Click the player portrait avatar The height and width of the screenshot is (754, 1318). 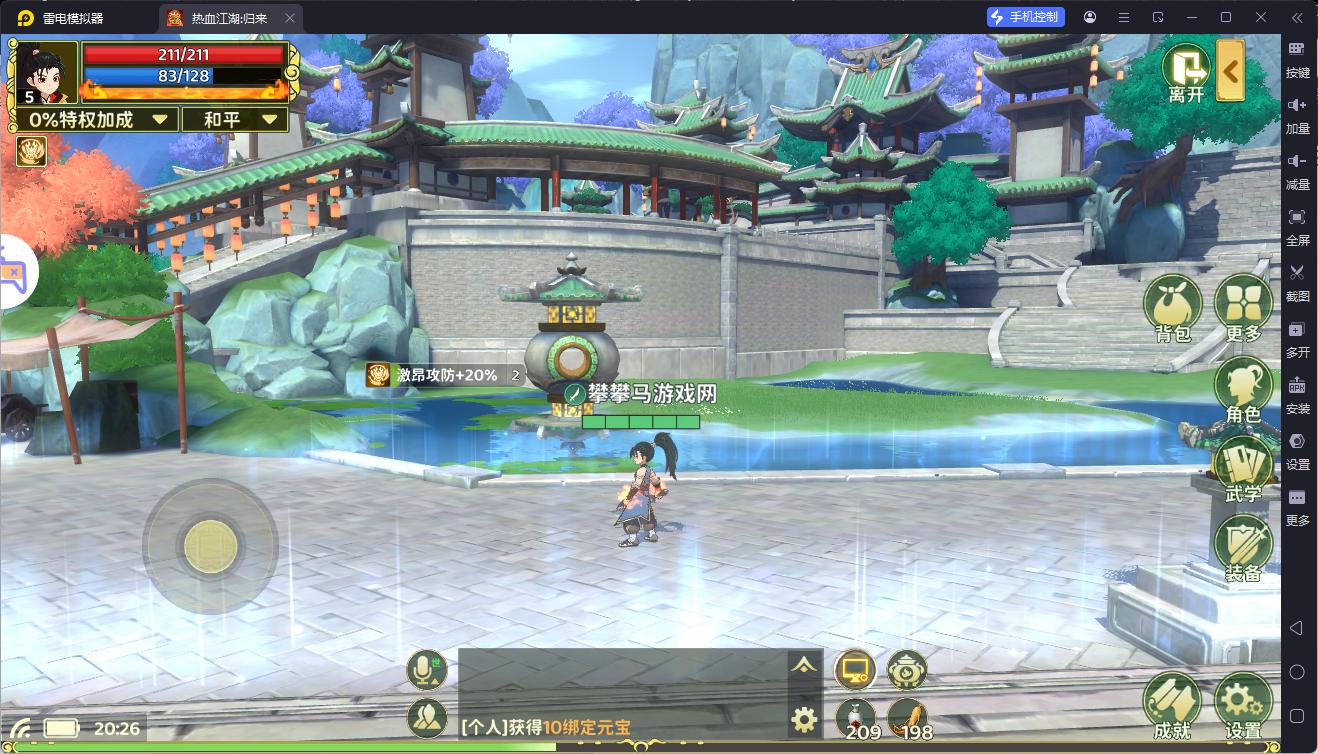45,70
